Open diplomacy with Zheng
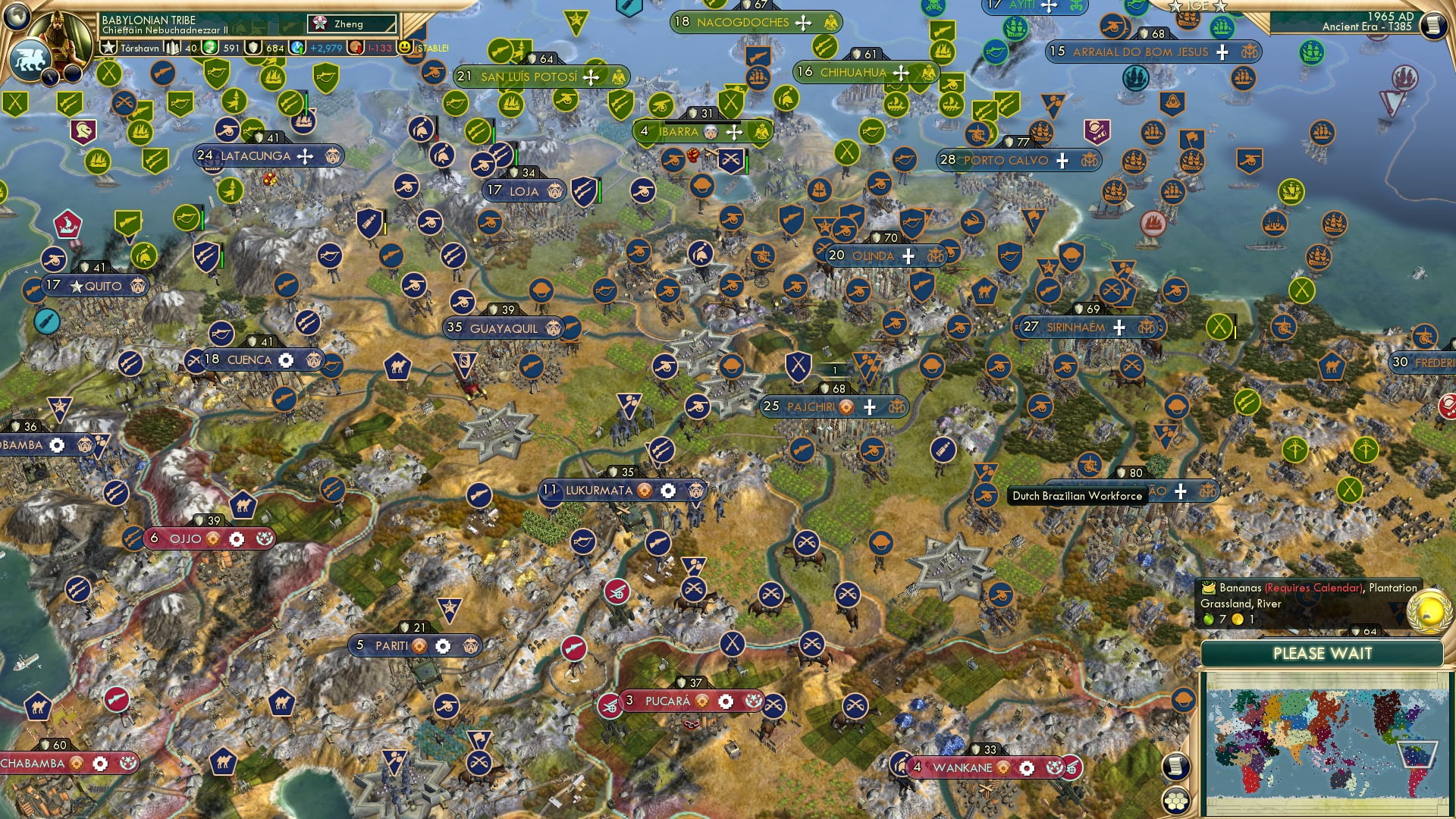Image resolution: width=1456 pixels, height=819 pixels. [350, 24]
